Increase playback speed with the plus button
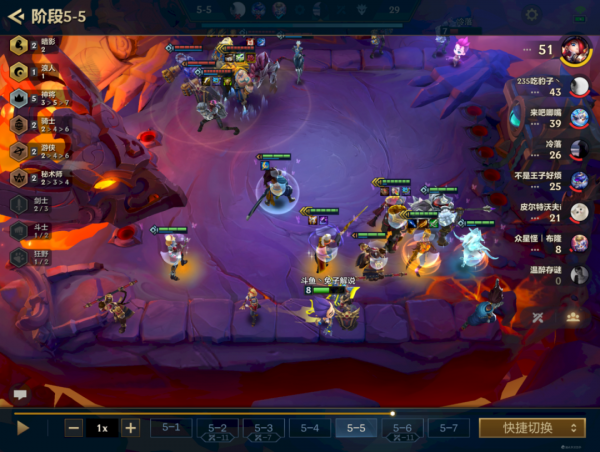Screen dimensions: 600x452 (130, 428)
